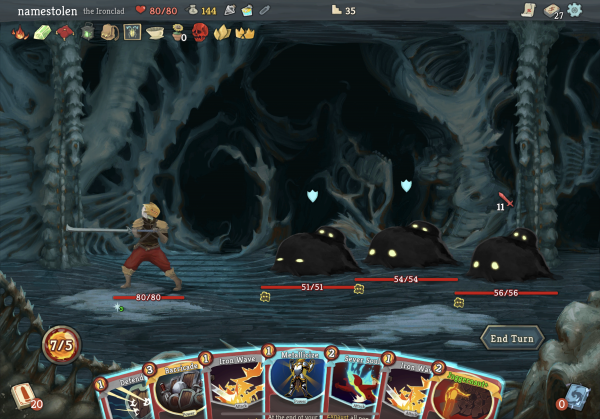Open the draw pile
This screenshot has height=419, width=600.
24,395
